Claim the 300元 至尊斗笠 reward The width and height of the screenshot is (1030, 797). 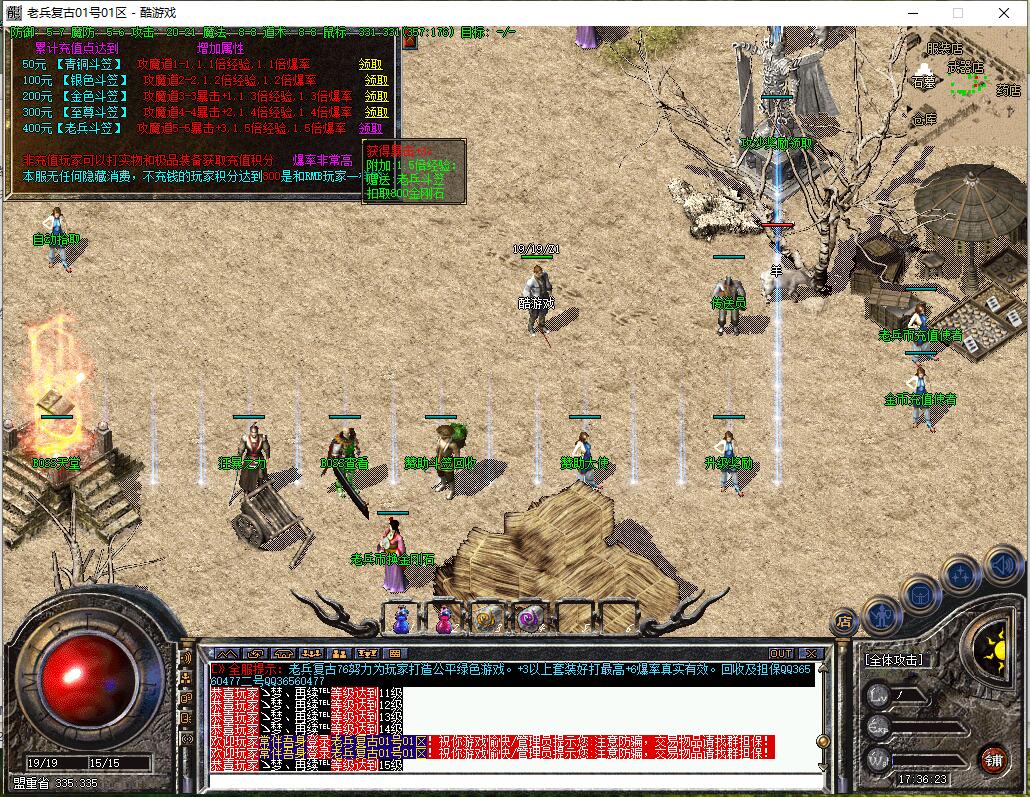[x=376, y=112]
